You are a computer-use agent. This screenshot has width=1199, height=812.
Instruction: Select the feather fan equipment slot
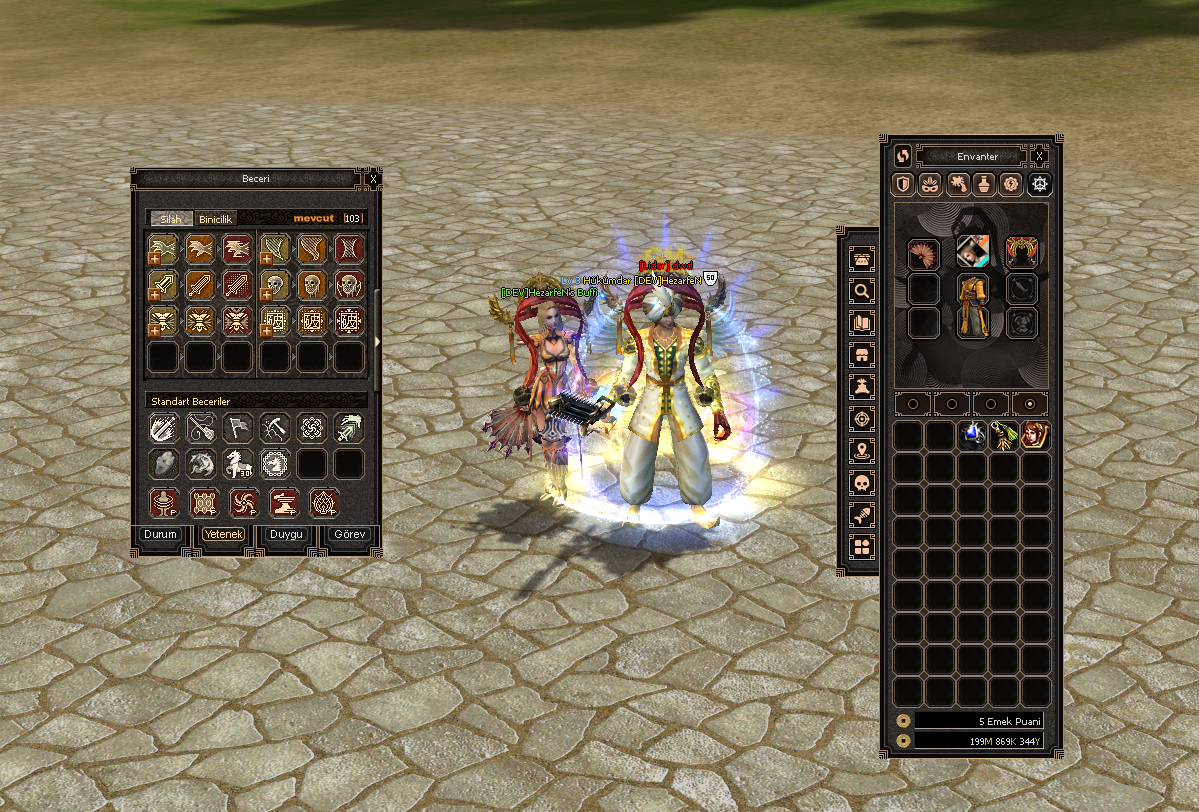923,254
